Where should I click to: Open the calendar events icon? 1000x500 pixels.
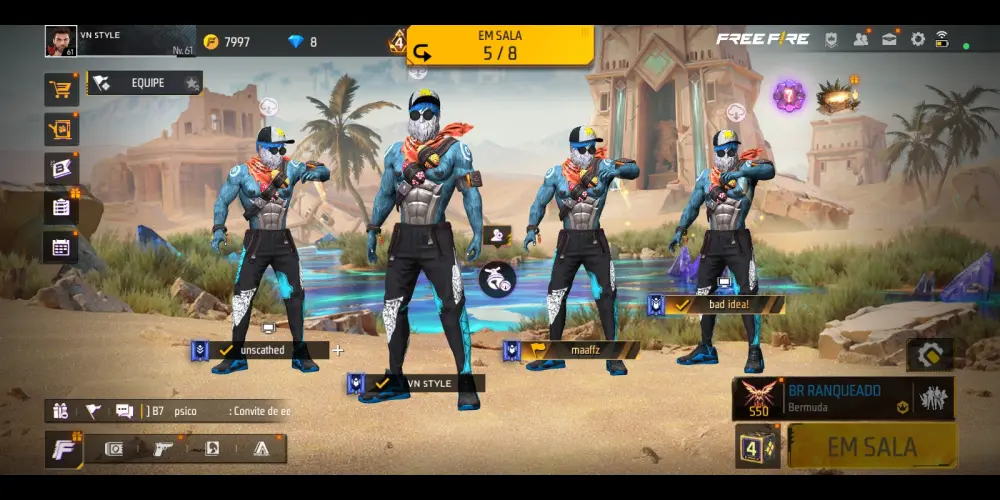tap(61, 246)
